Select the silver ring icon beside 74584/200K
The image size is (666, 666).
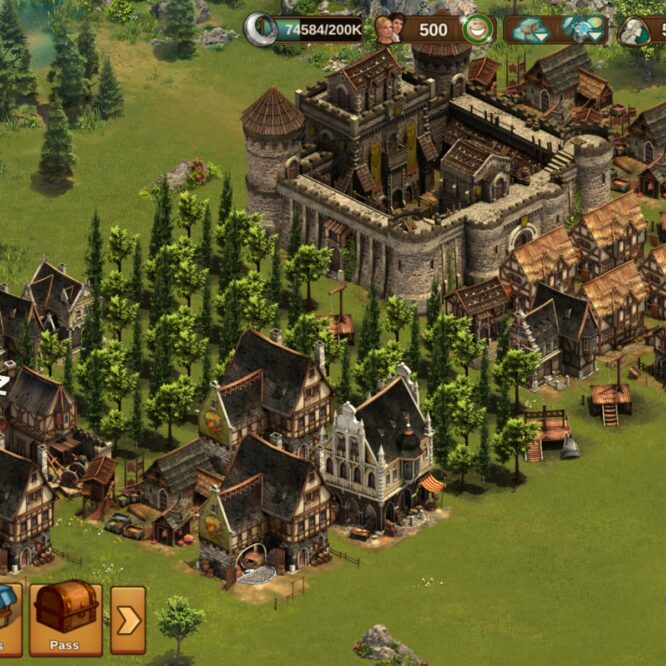261,29
